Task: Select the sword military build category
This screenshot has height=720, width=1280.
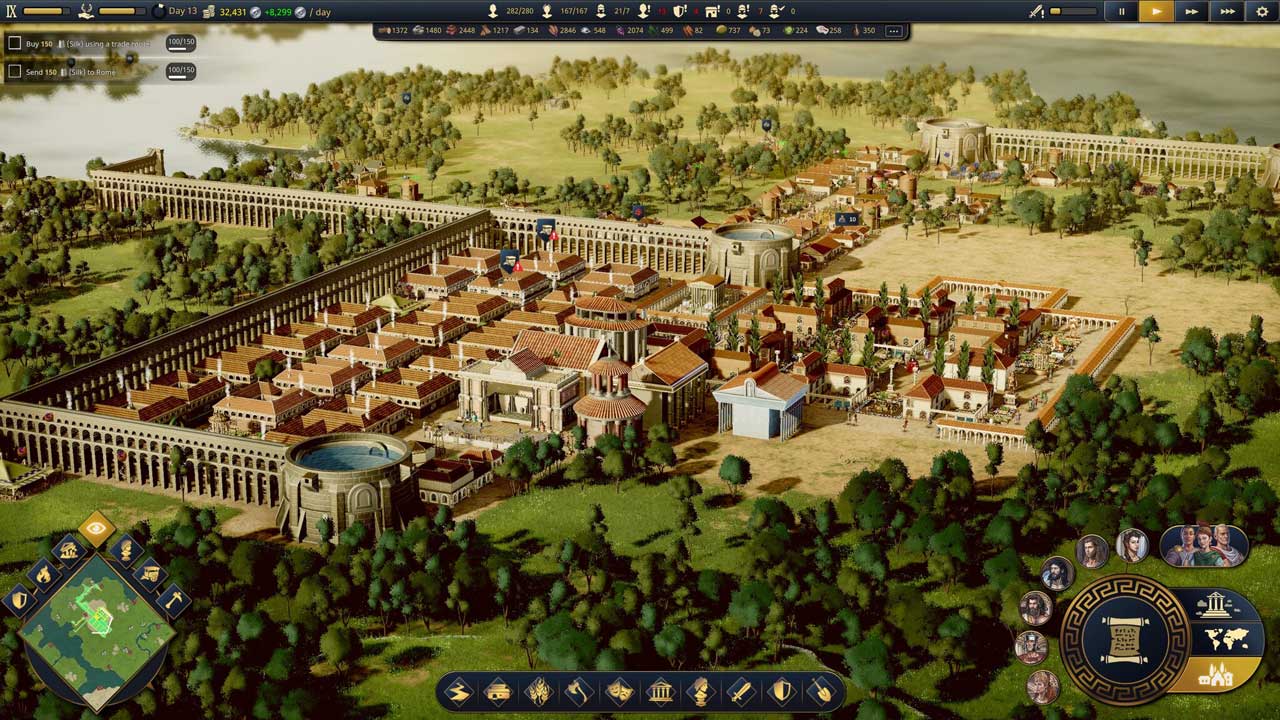Action: pos(741,691)
